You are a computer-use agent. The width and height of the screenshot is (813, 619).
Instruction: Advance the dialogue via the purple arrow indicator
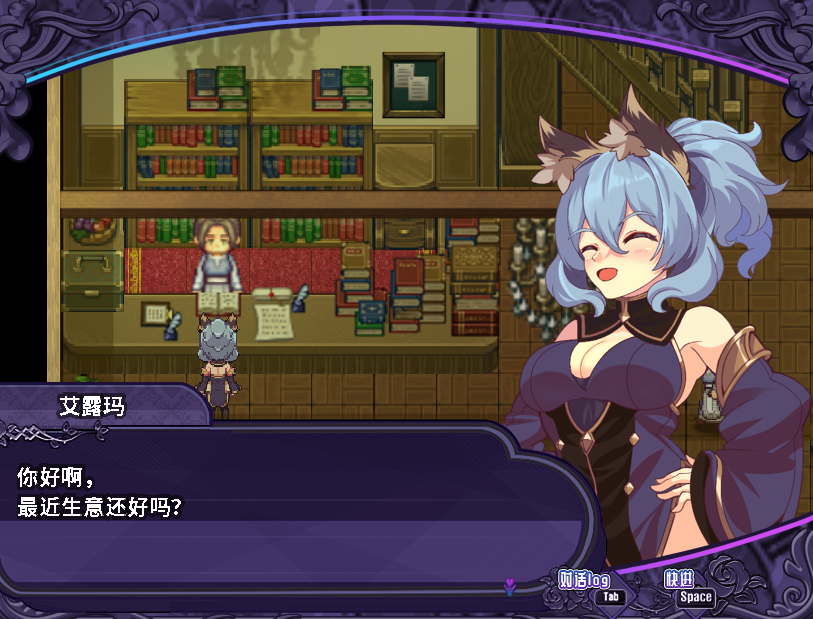509,587
